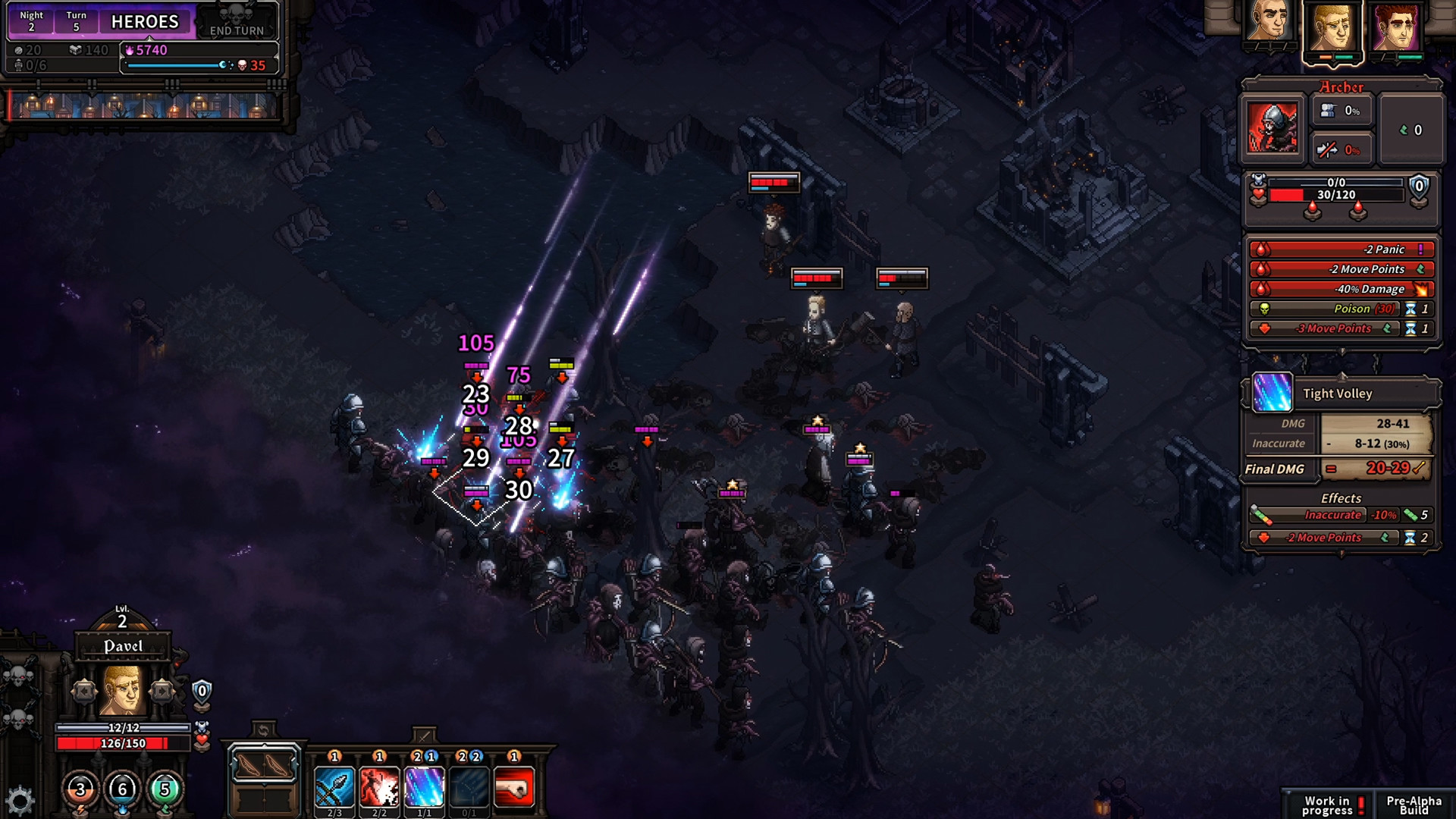1456x819 pixels.
Task: Select the dark disabled skill slot
Action: click(469, 786)
